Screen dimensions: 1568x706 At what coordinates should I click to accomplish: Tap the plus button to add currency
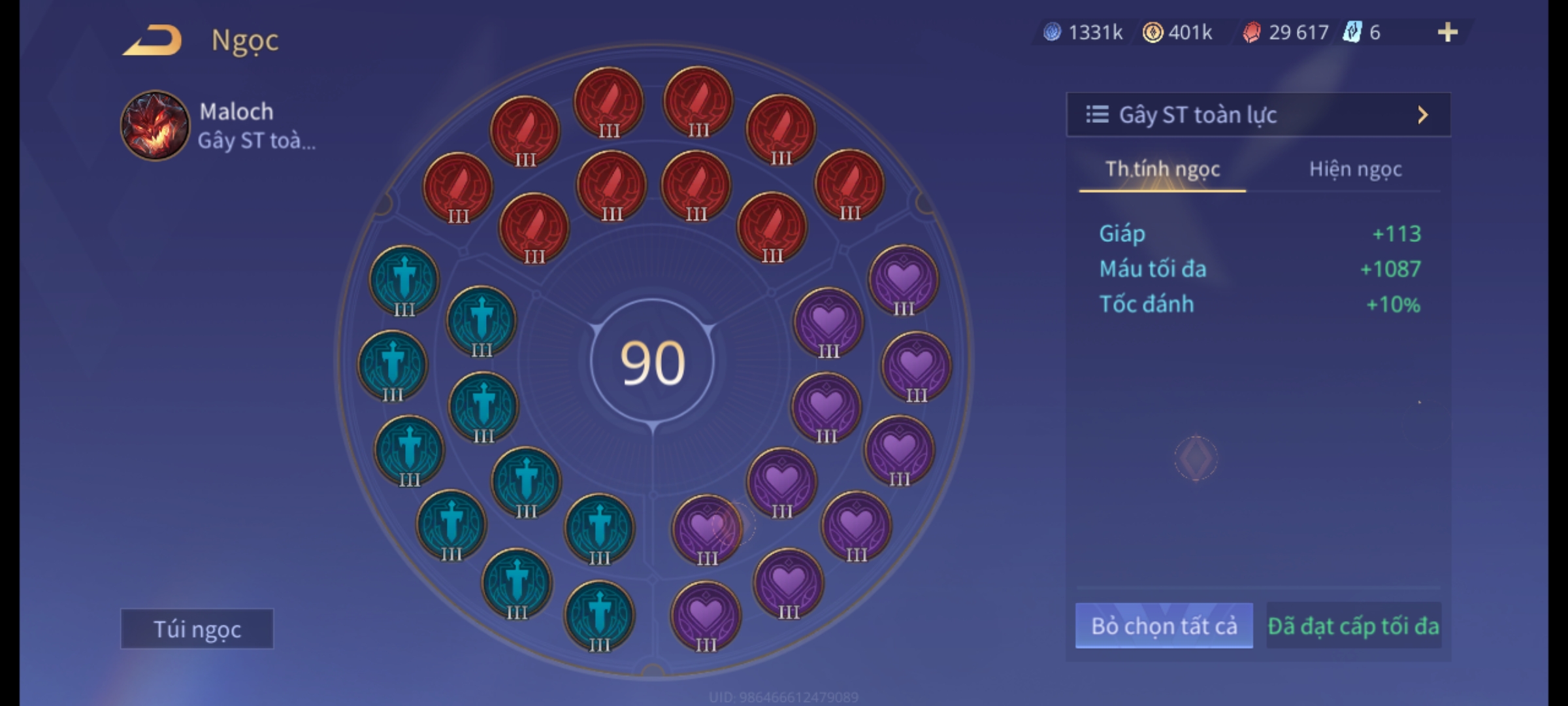click(1447, 32)
